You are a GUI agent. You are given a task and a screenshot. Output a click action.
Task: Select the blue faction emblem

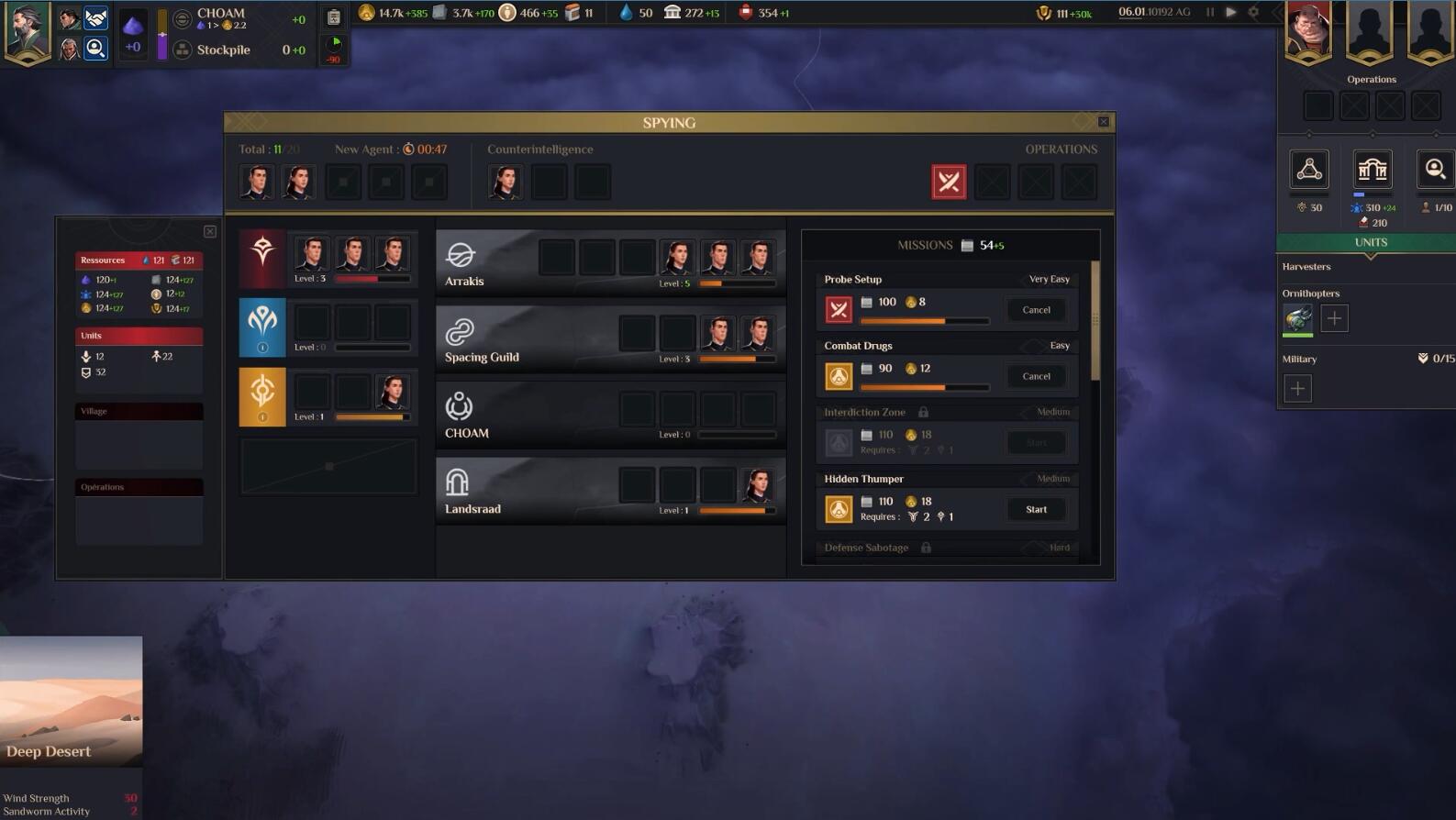coord(262,327)
